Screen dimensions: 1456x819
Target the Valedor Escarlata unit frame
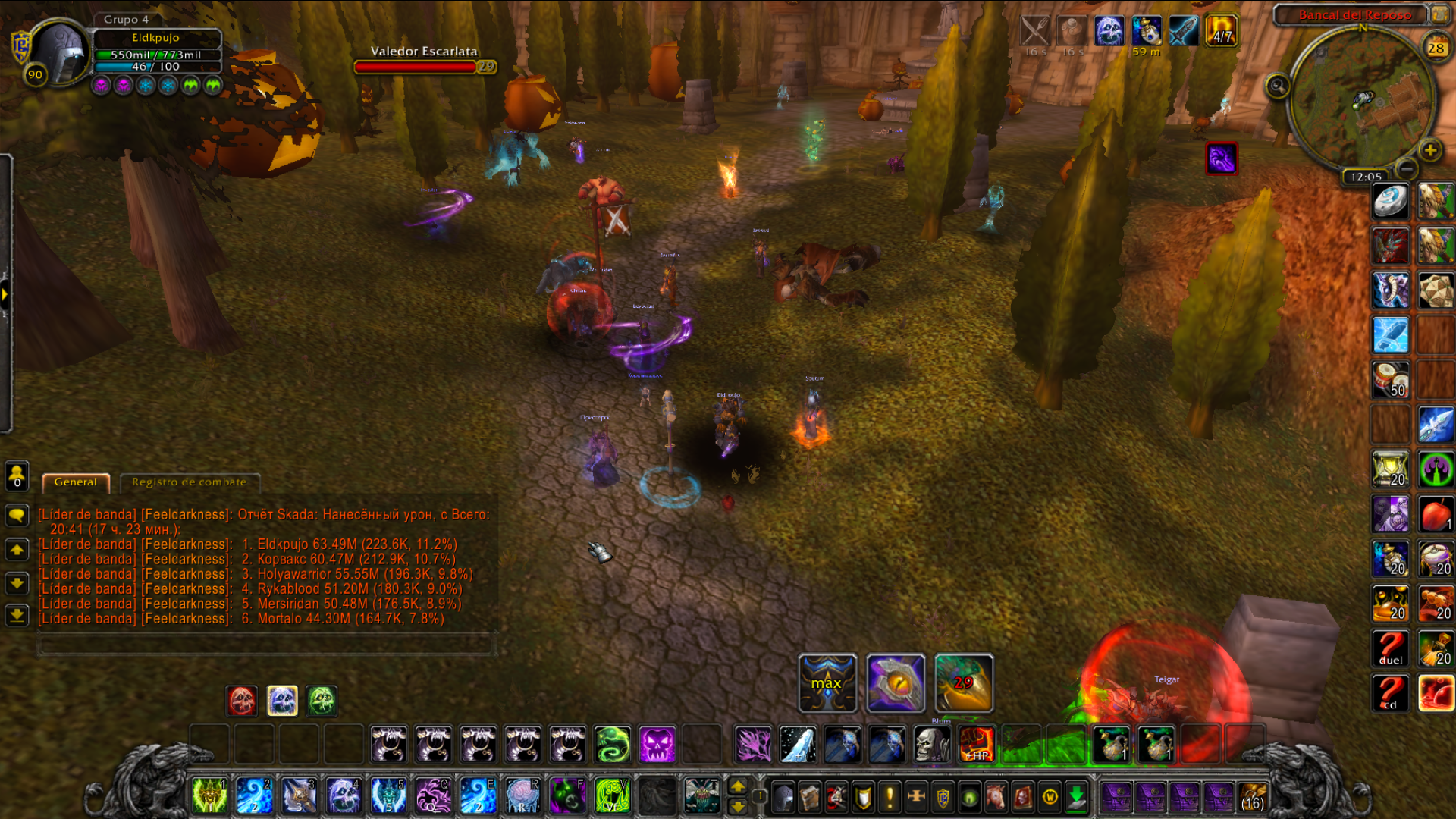pyautogui.click(x=423, y=59)
